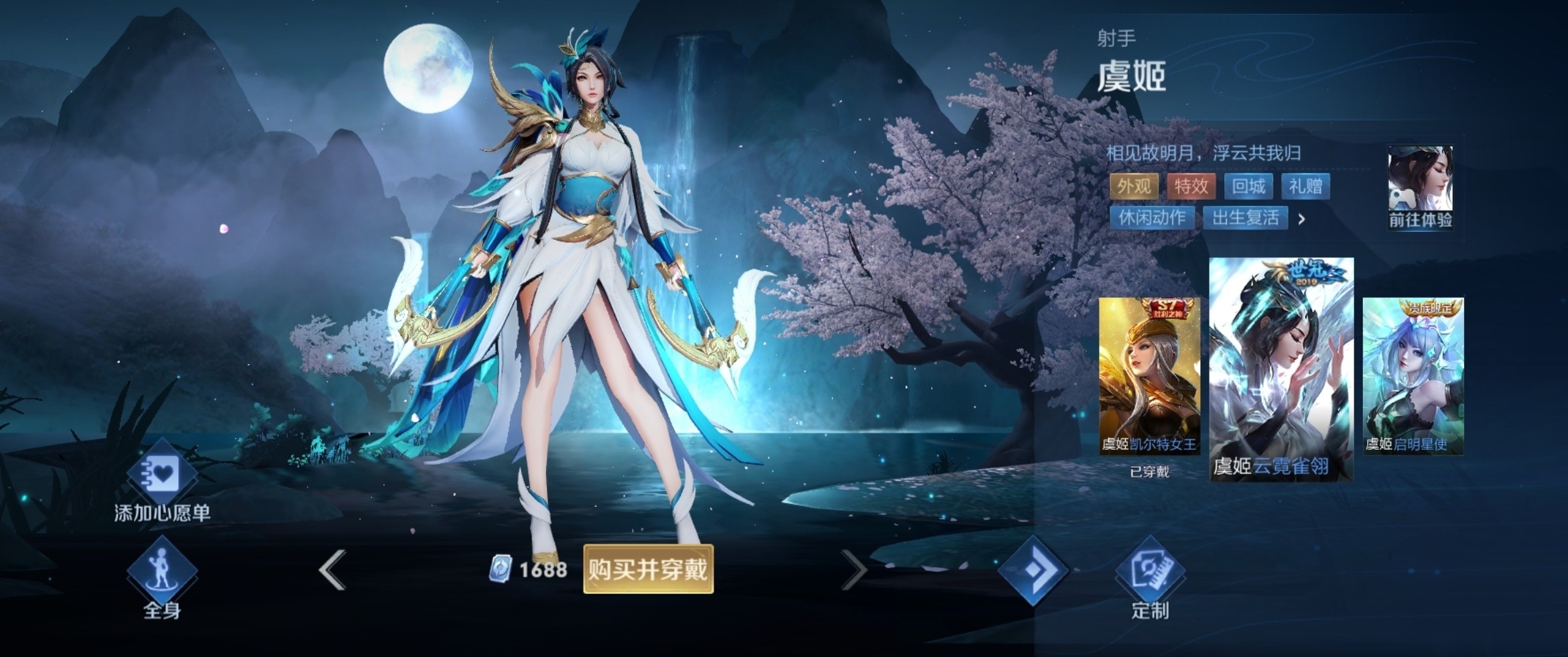
Task: Show the previous skin with left arrow
Action: click(333, 570)
